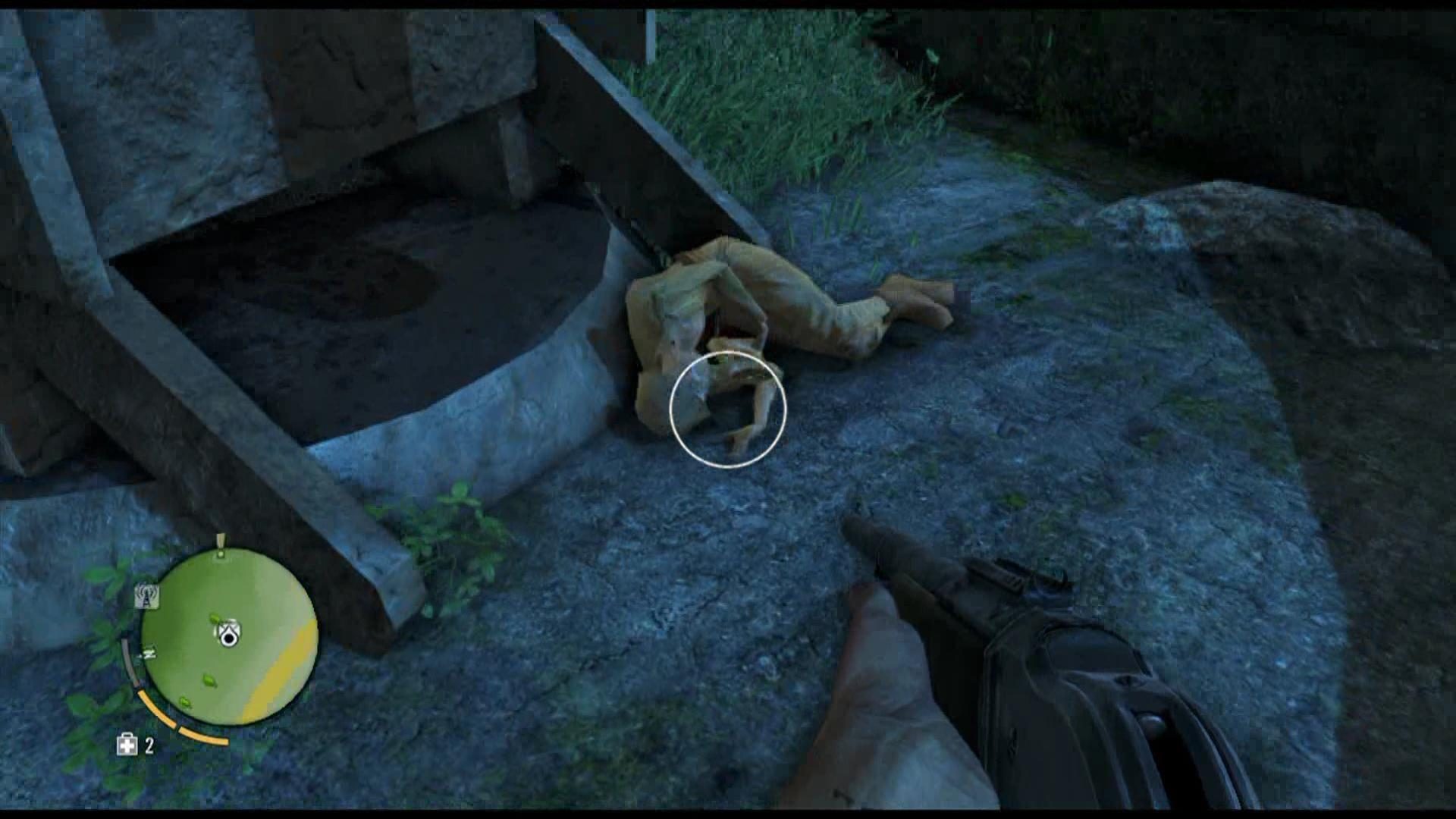Select the radio tower icon on the minimap
This screenshot has width=1456, height=819.
pos(147,595)
